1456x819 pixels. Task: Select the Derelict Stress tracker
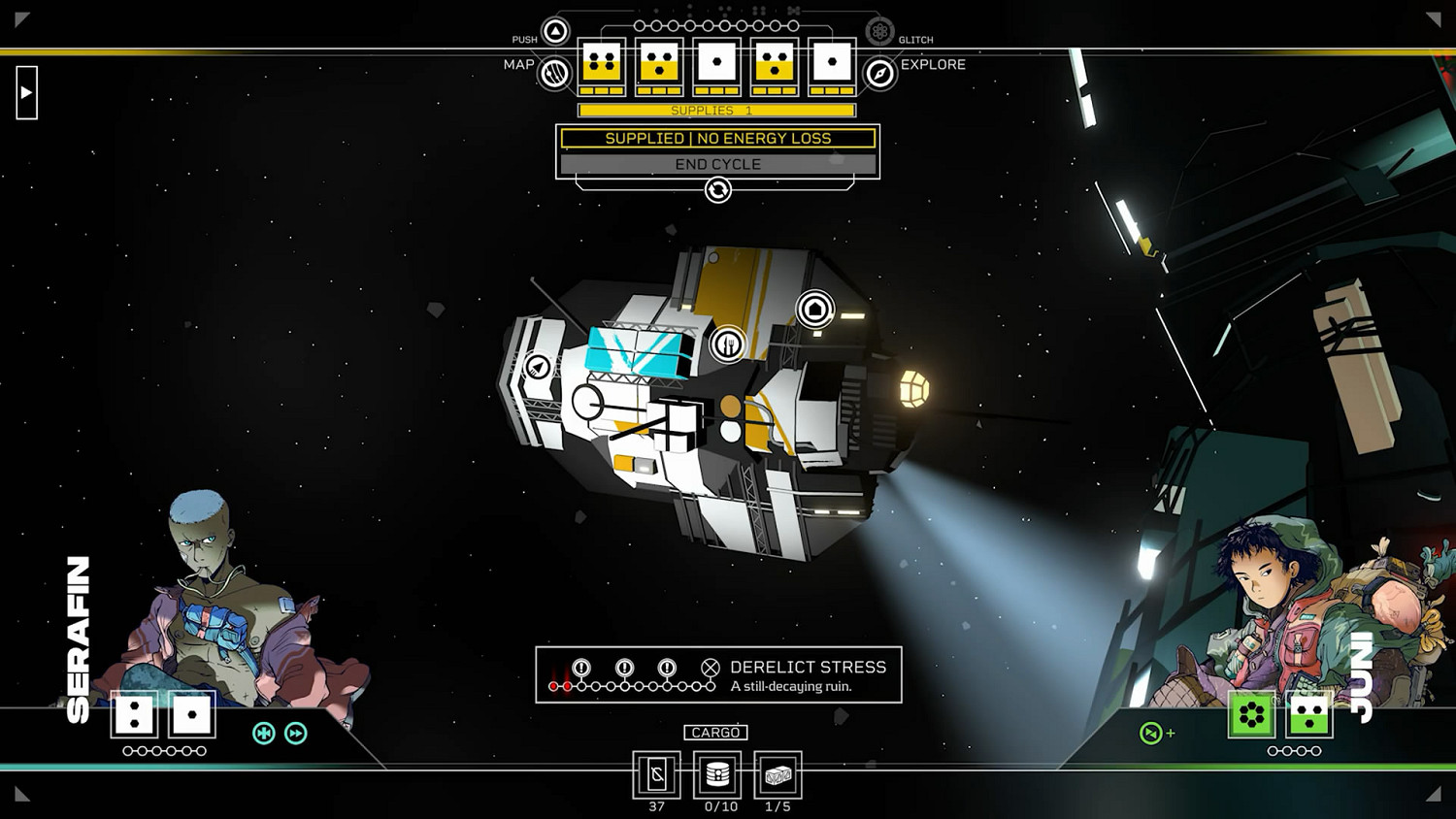pos(718,674)
